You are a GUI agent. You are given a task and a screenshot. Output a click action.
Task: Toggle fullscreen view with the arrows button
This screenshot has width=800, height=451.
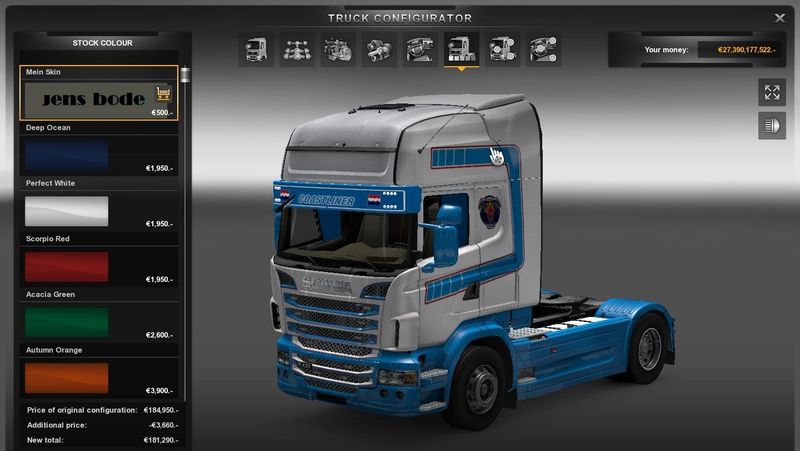(772, 92)
